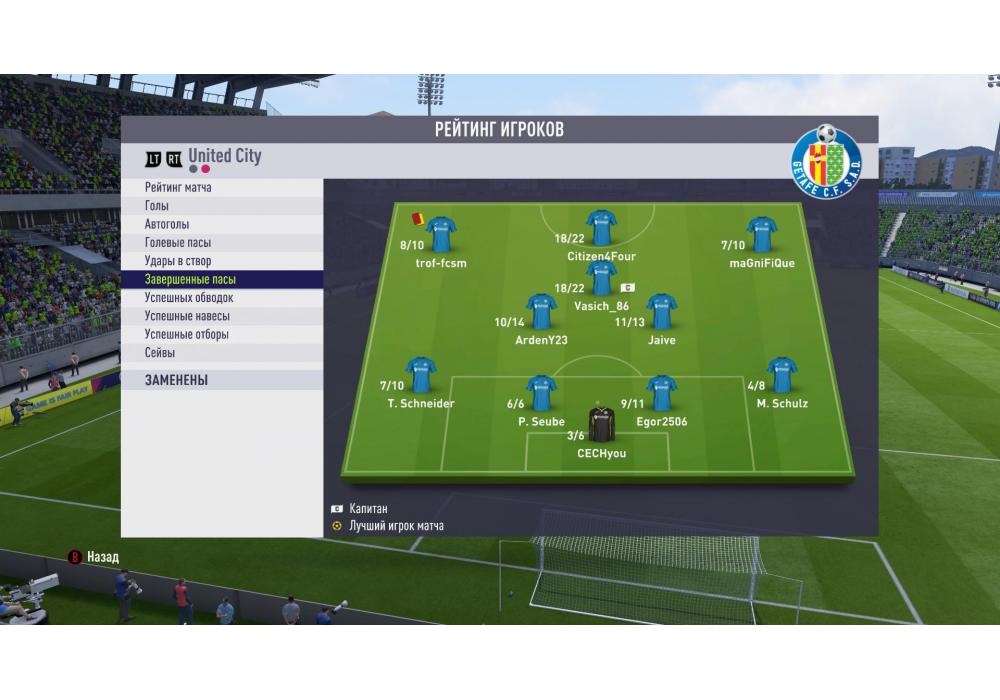Switch to Успешных обводок stats
1000x700 pixels.
pyautogui.click(x=189, y=298)
